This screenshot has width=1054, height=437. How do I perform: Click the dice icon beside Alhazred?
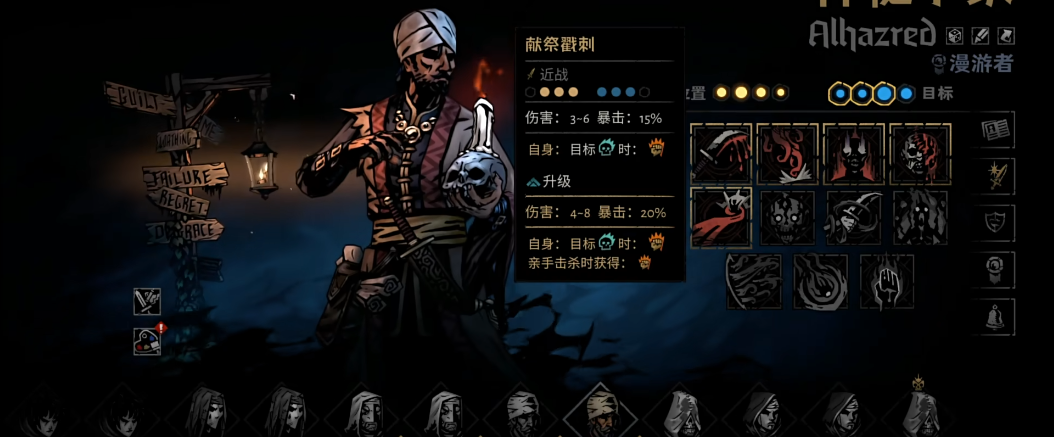[x=955, y=35]
